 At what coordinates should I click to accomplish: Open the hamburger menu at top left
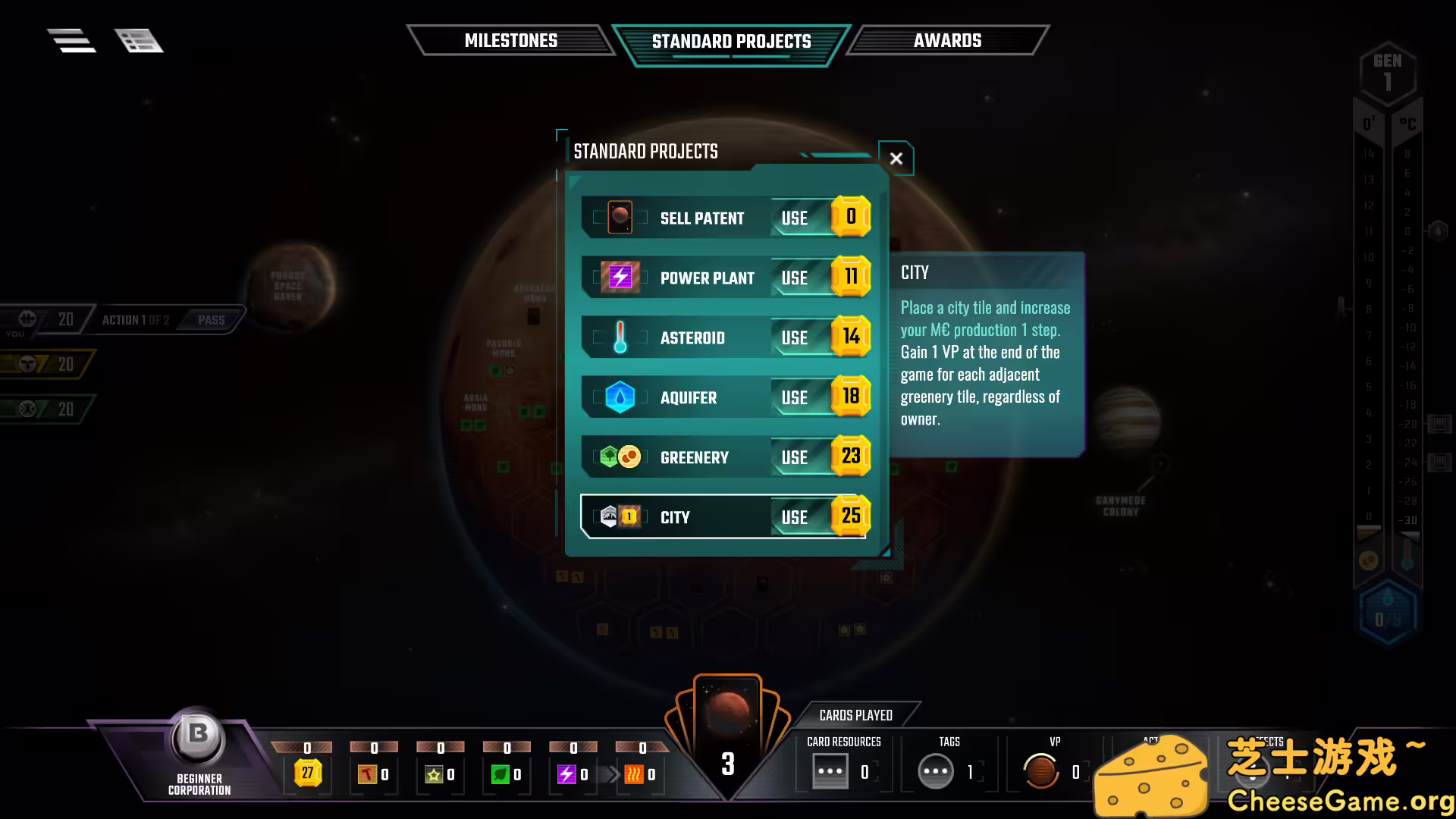pos(71,40)
